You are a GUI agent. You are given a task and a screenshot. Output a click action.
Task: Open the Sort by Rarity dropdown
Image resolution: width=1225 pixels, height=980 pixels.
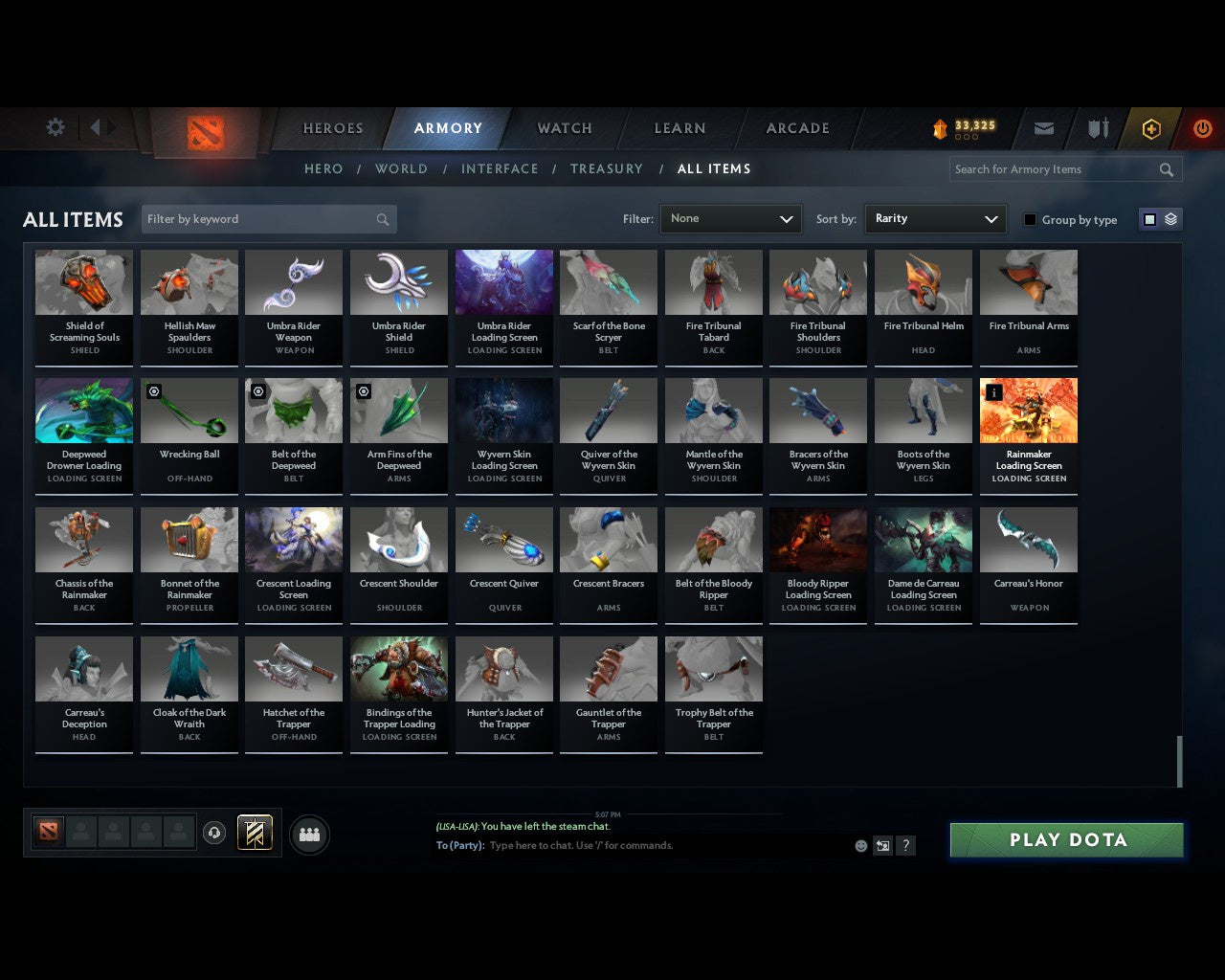click(x=935, y=218)
